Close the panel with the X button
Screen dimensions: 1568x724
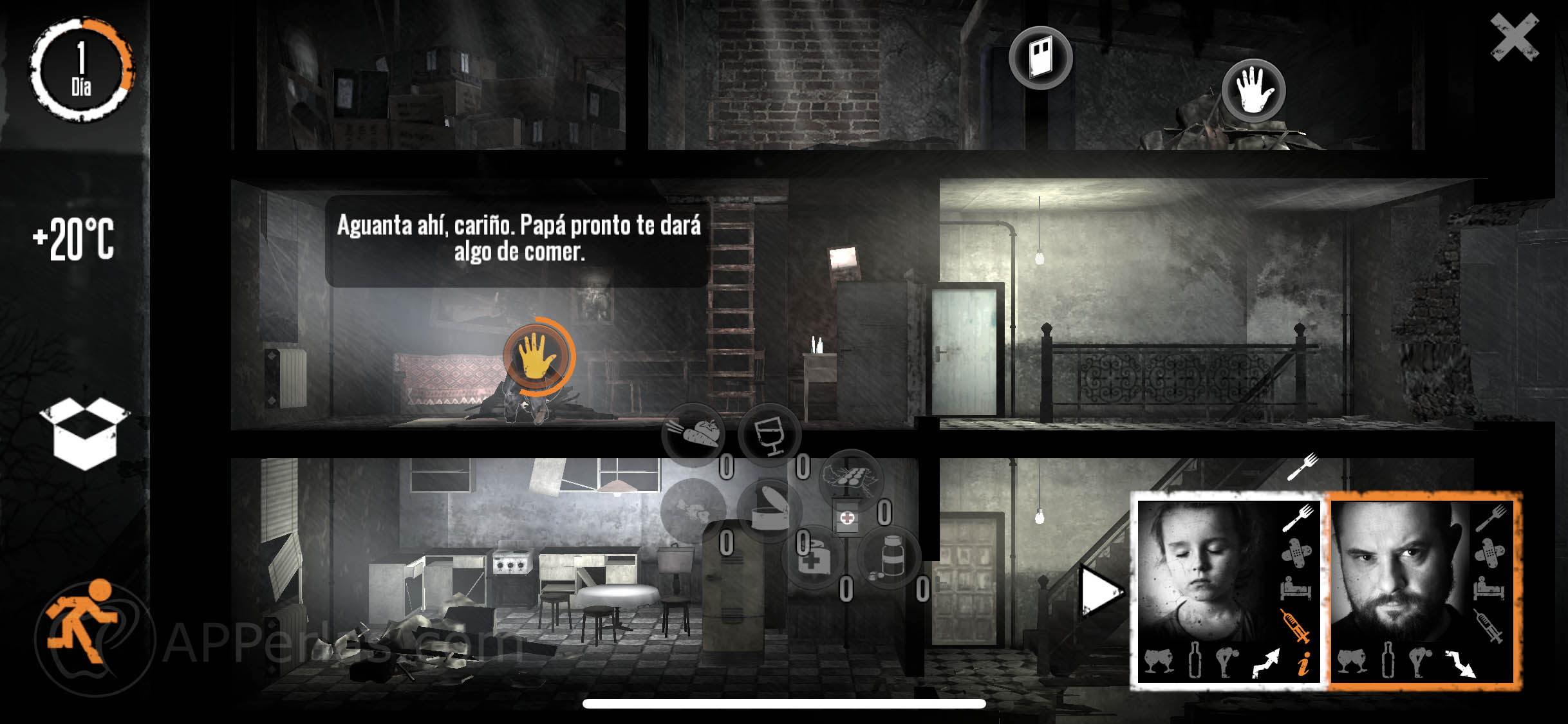pyautogui.click(x=1513, y=37)
